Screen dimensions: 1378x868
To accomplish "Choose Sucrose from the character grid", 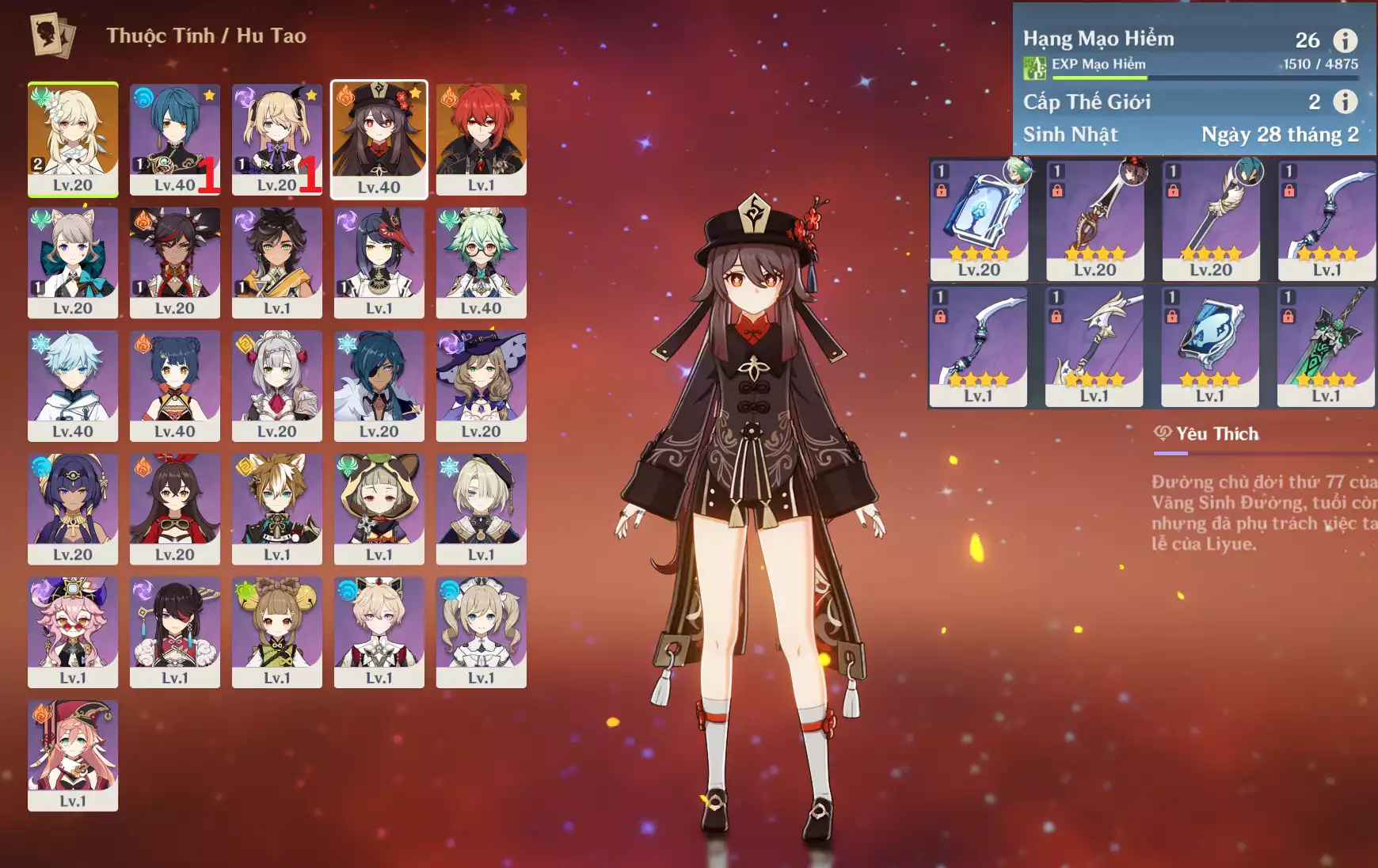I will tap(481, 262).
